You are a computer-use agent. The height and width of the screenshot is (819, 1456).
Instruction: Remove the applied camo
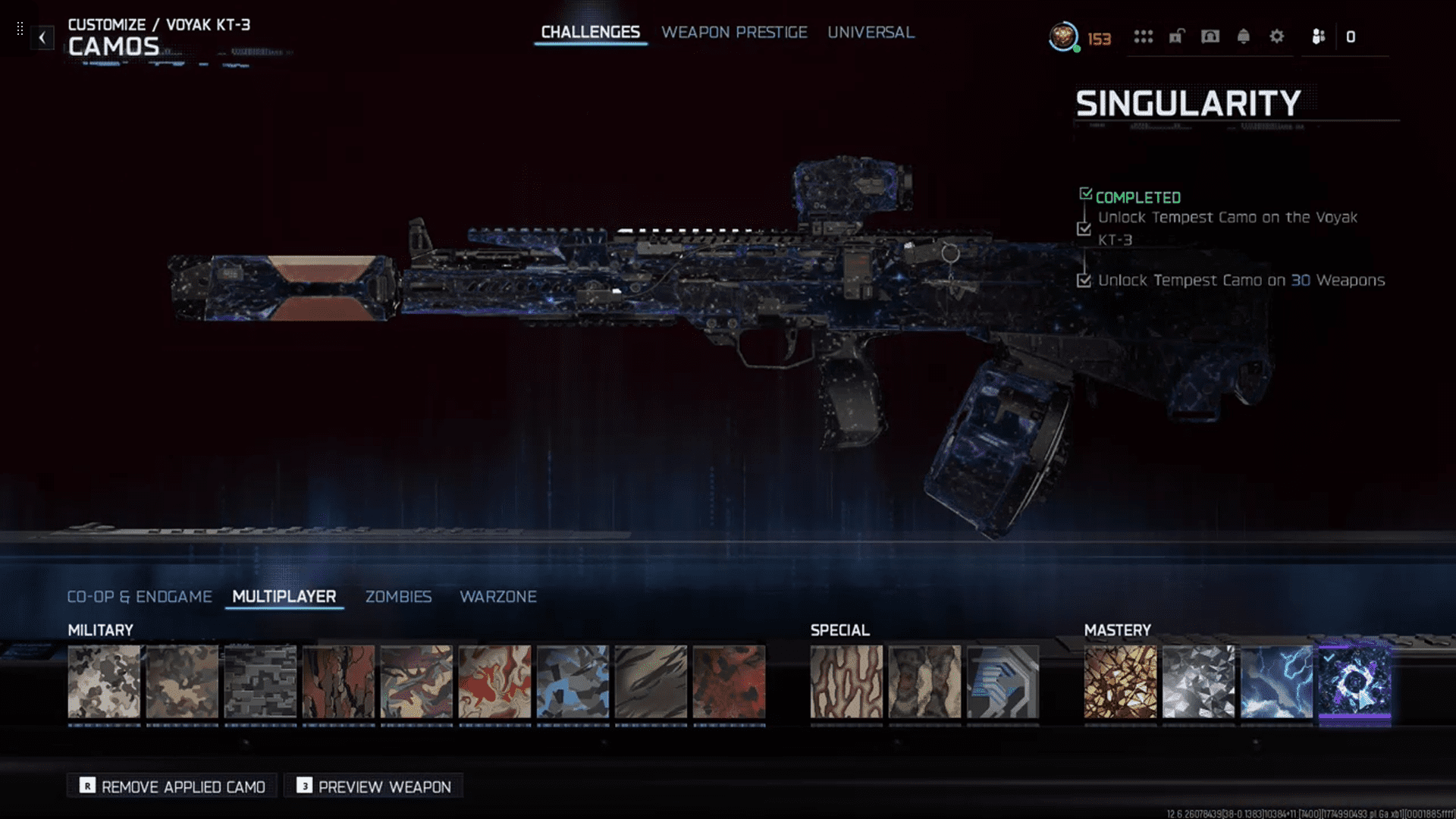click(173, 786)
